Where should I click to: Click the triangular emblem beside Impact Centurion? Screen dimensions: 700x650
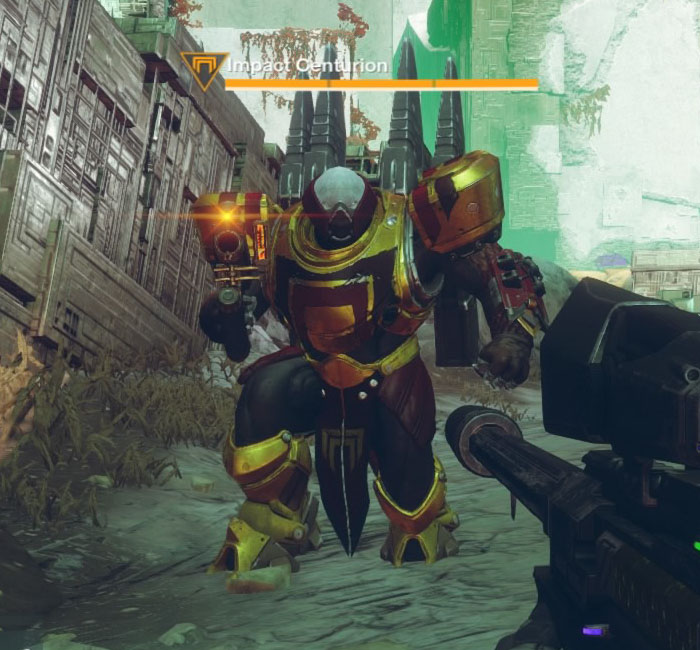coord(204,70)
